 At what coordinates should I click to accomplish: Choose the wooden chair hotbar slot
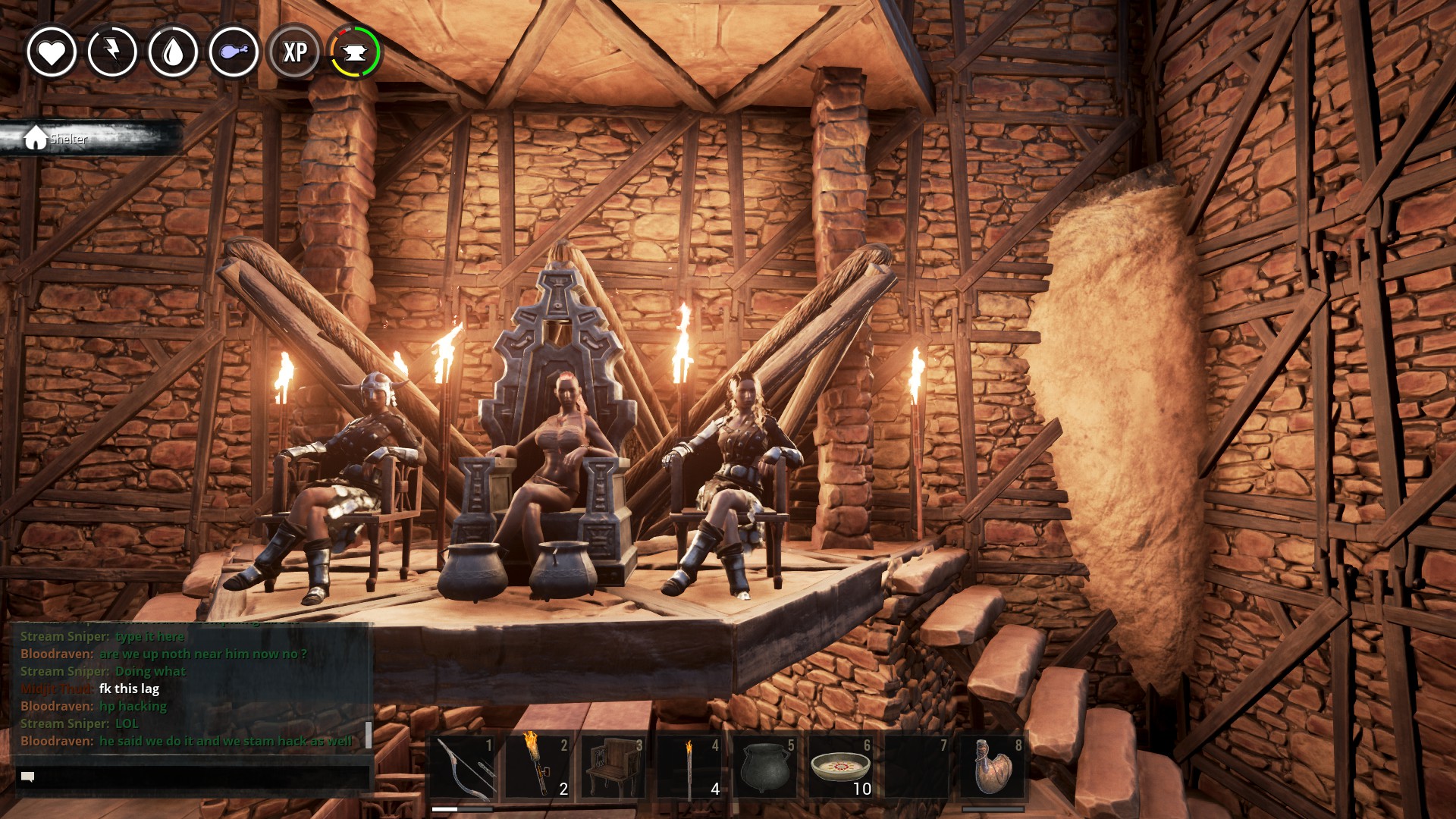613,767
